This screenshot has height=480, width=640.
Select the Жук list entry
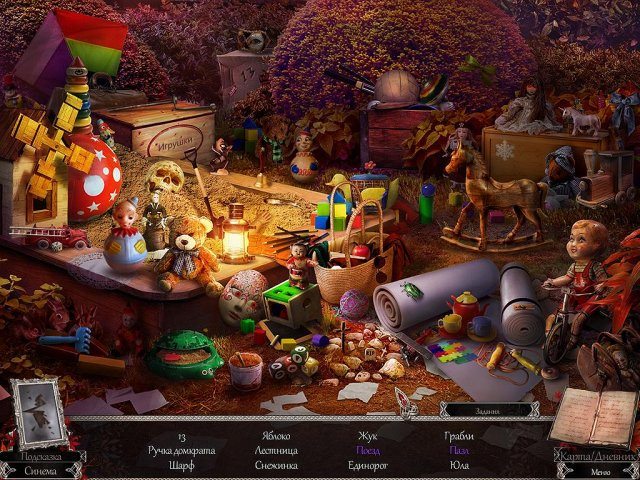(368, 436)
